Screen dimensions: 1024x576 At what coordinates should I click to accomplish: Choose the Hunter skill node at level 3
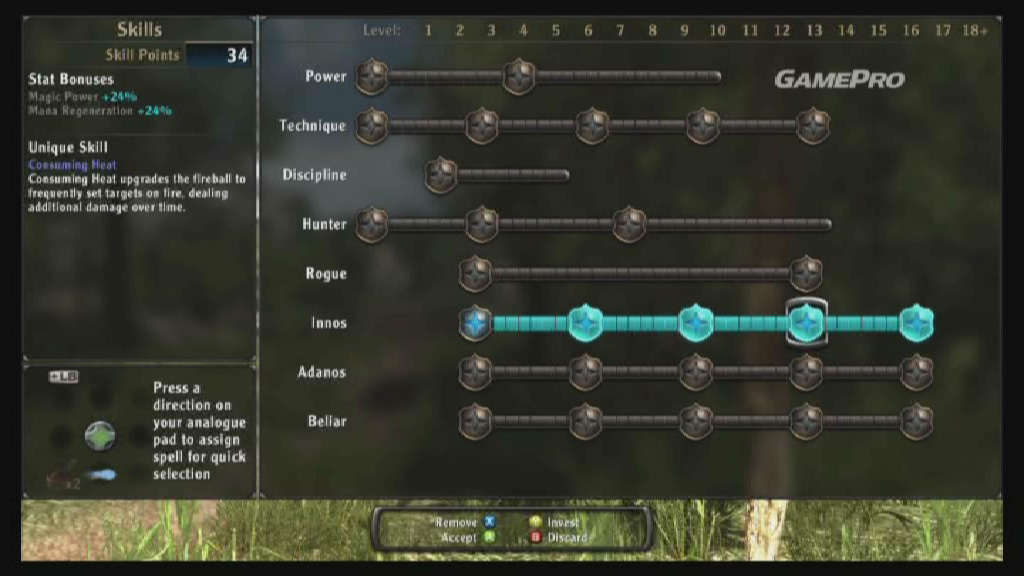coord(482,224)
